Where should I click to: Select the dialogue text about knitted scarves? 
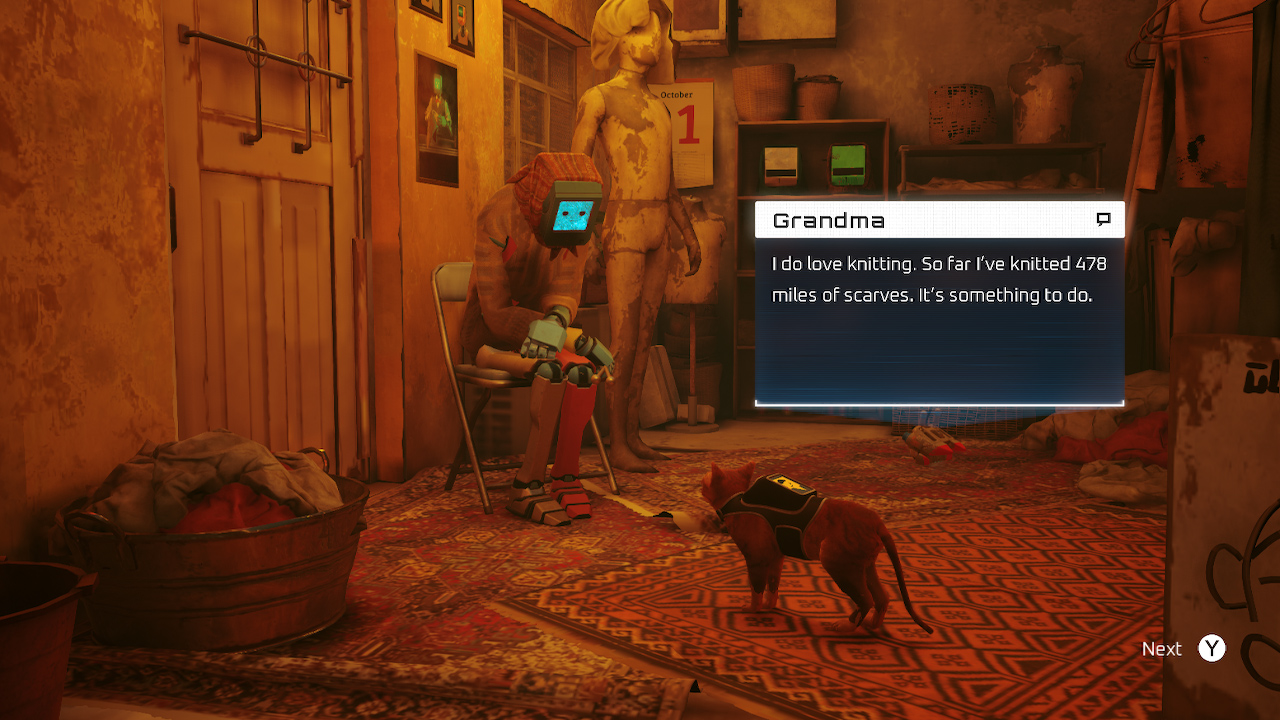pyautogui.click(x=940, y=279)
